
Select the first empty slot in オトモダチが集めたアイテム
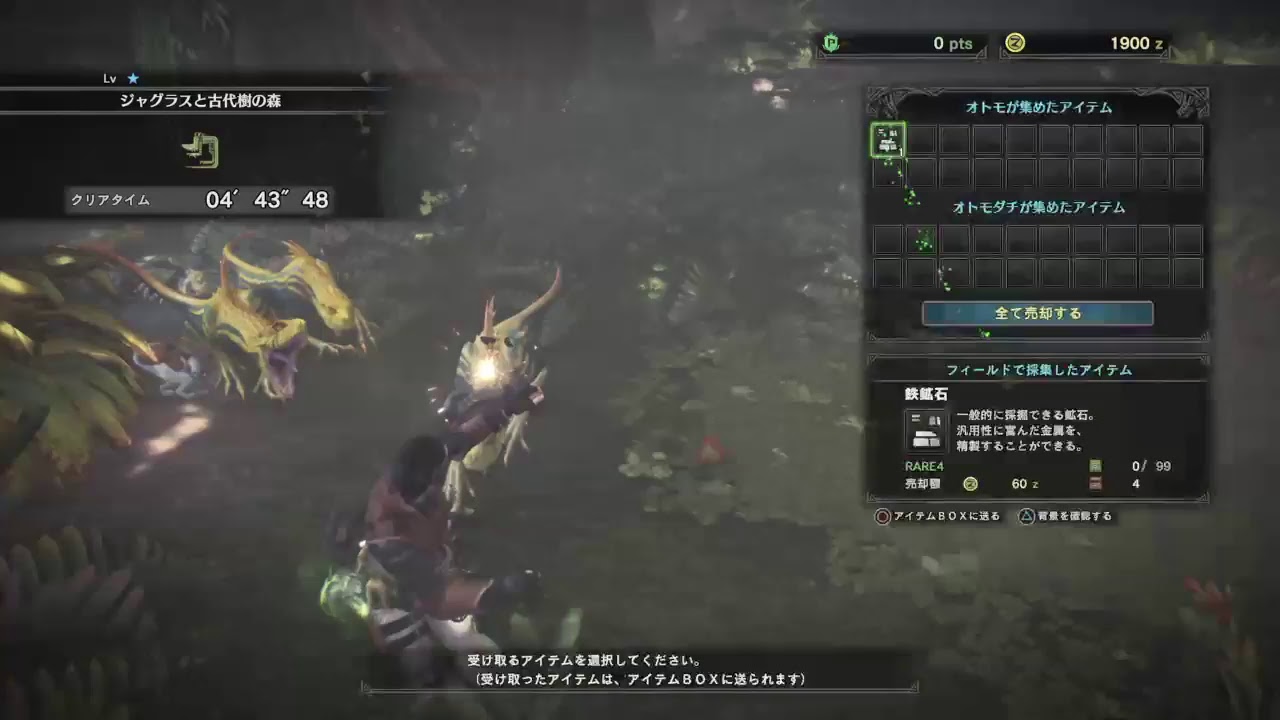point(890,240)
